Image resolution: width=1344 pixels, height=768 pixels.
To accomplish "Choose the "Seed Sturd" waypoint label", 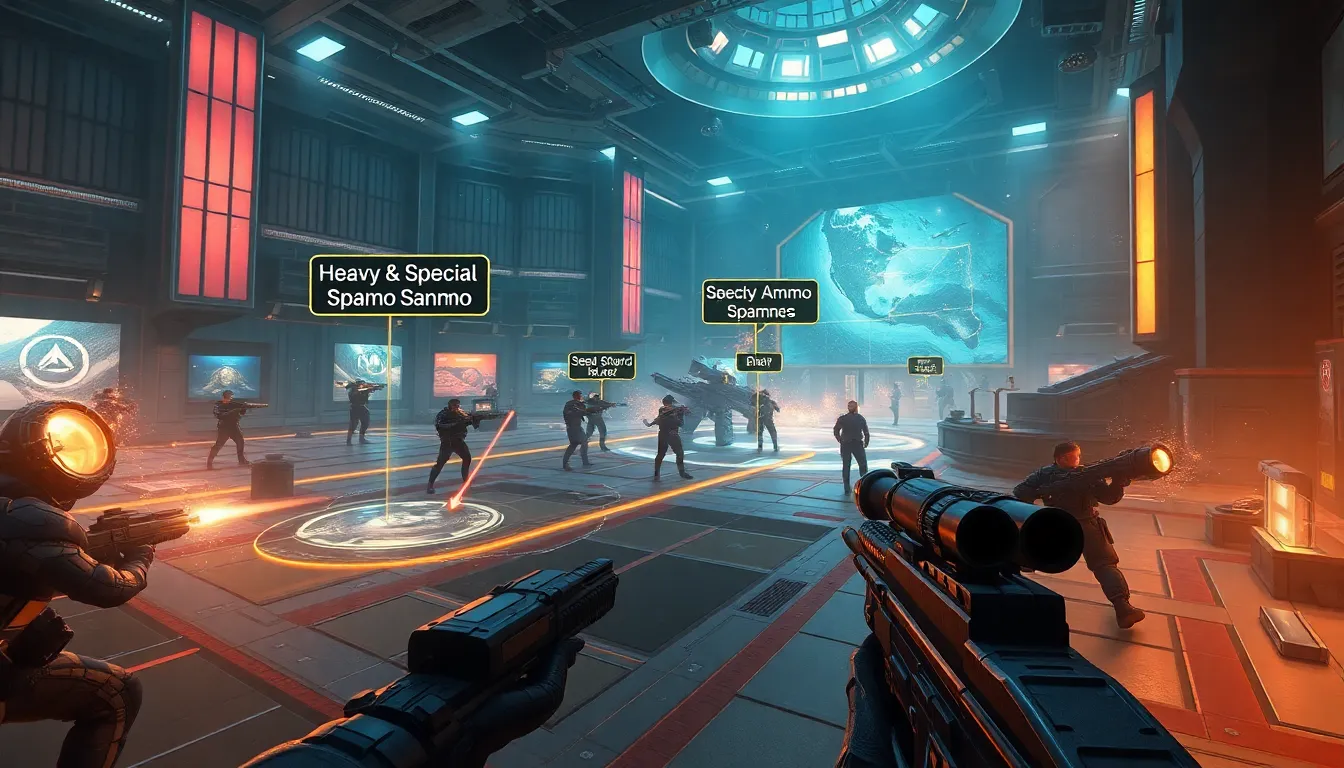I will pos(601,366).
